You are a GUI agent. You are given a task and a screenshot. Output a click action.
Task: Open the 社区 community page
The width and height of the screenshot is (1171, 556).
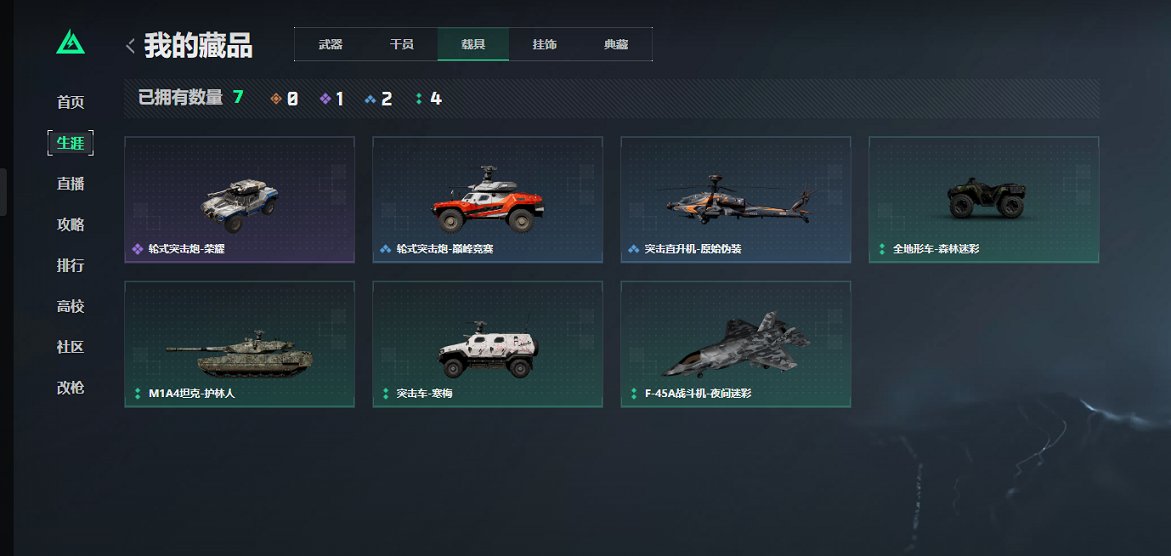click(70, 347)
